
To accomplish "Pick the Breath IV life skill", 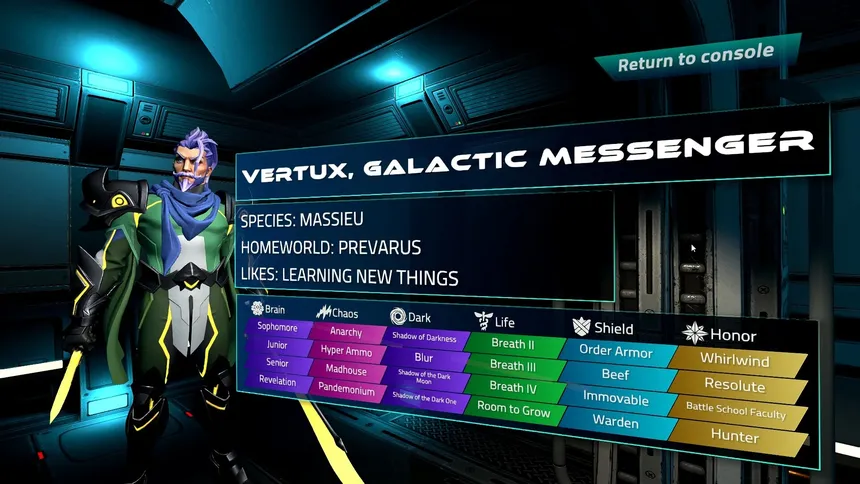I will click(513, 387).
